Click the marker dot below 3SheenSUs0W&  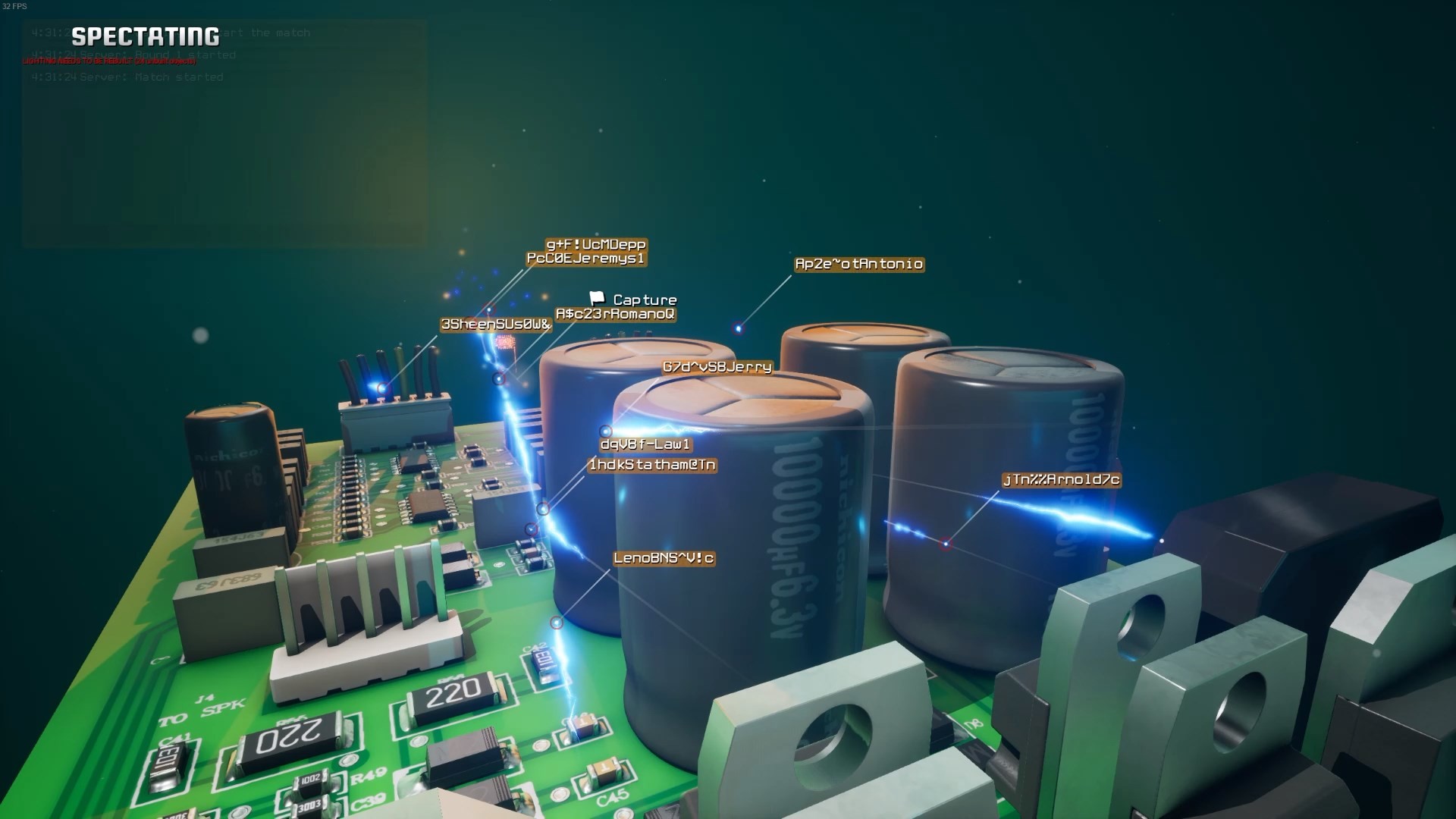coord(499,379)
